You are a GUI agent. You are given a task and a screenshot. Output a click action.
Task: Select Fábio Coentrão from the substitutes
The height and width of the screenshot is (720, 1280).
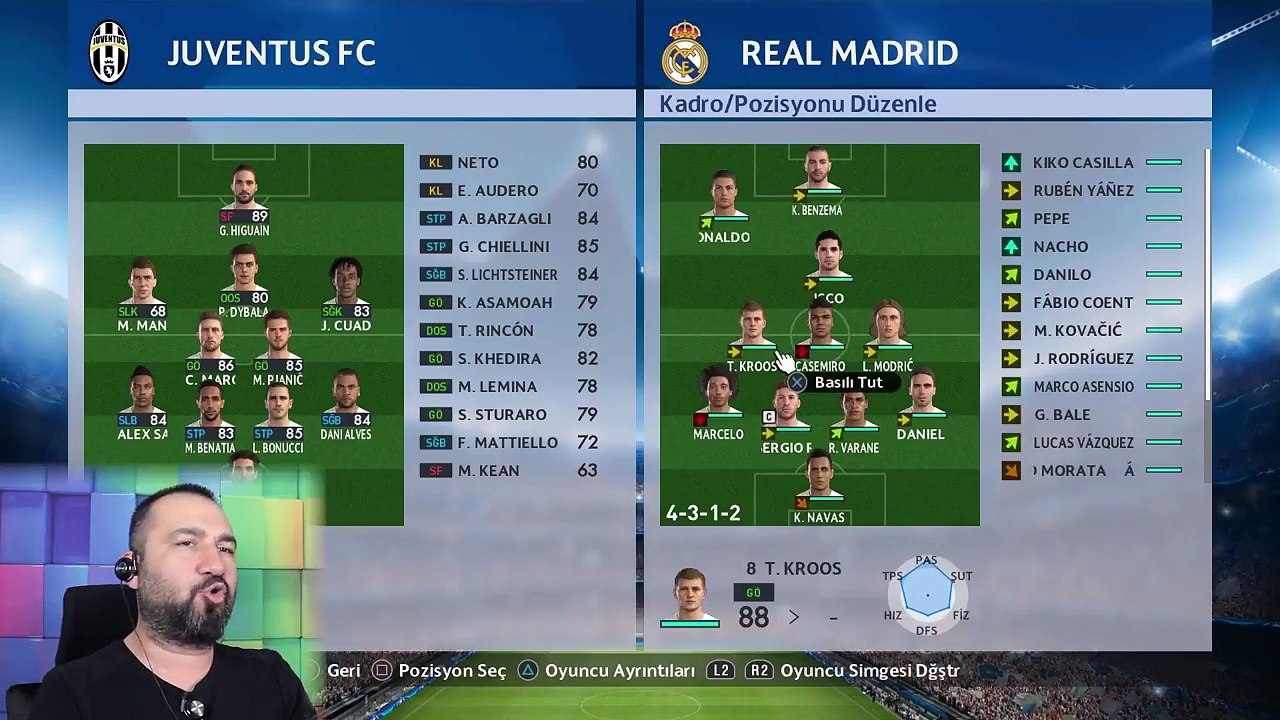(x=1083, y=303)
